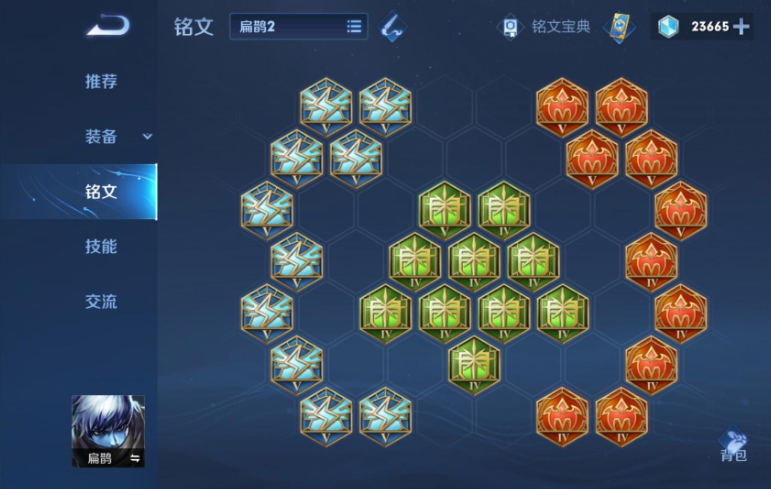
Task: Open the 装备 section
Action: (x=105, y=137)
